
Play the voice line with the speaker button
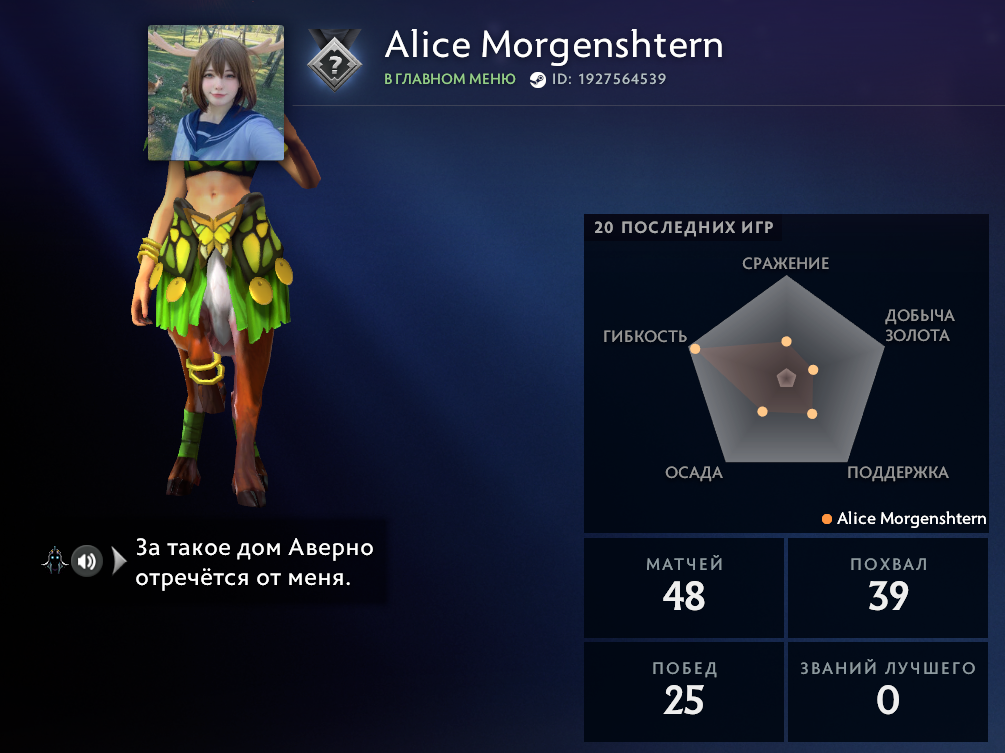click(x=87, y=561)
